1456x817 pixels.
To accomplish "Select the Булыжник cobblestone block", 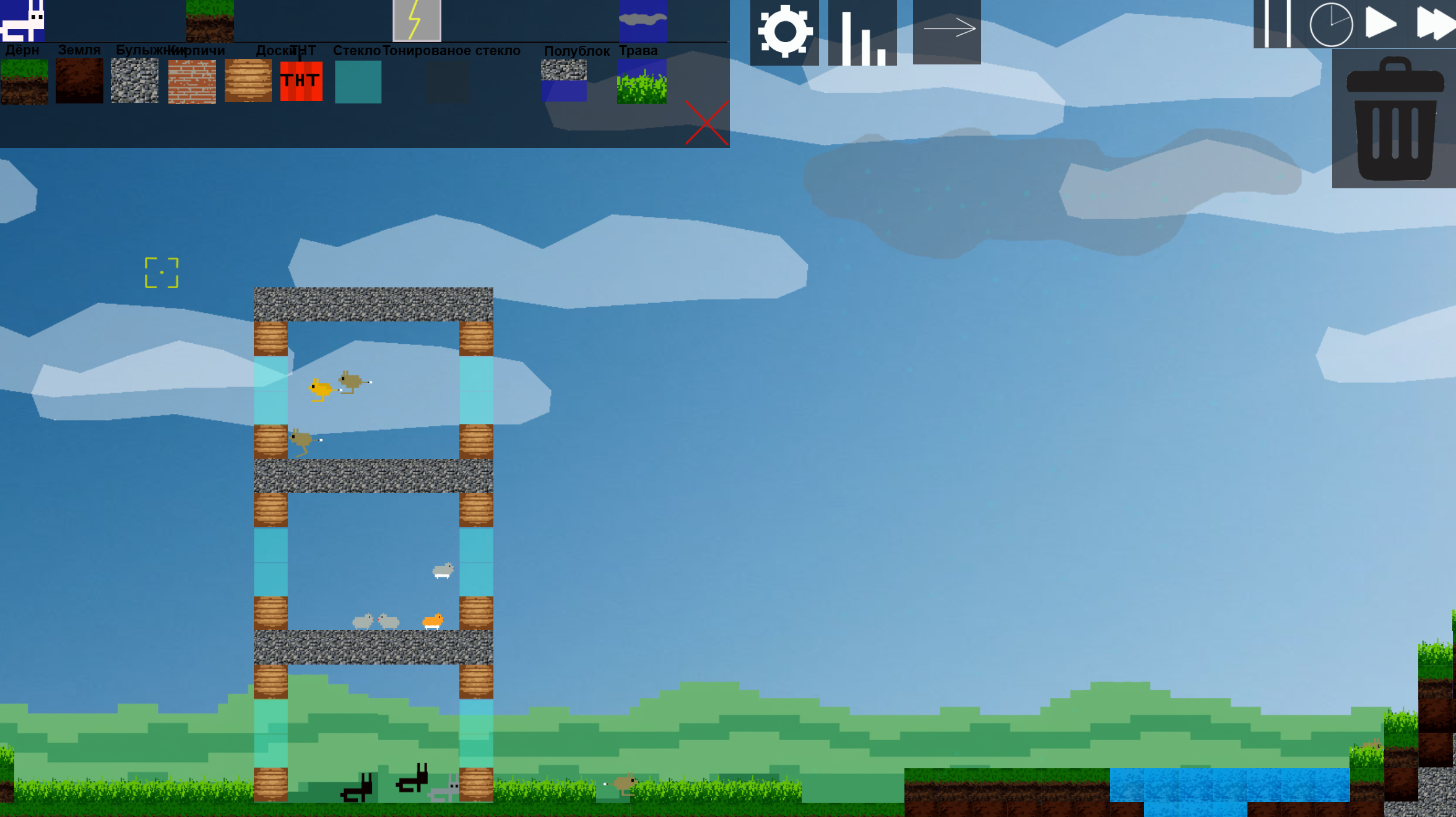I will pos(134,81).
